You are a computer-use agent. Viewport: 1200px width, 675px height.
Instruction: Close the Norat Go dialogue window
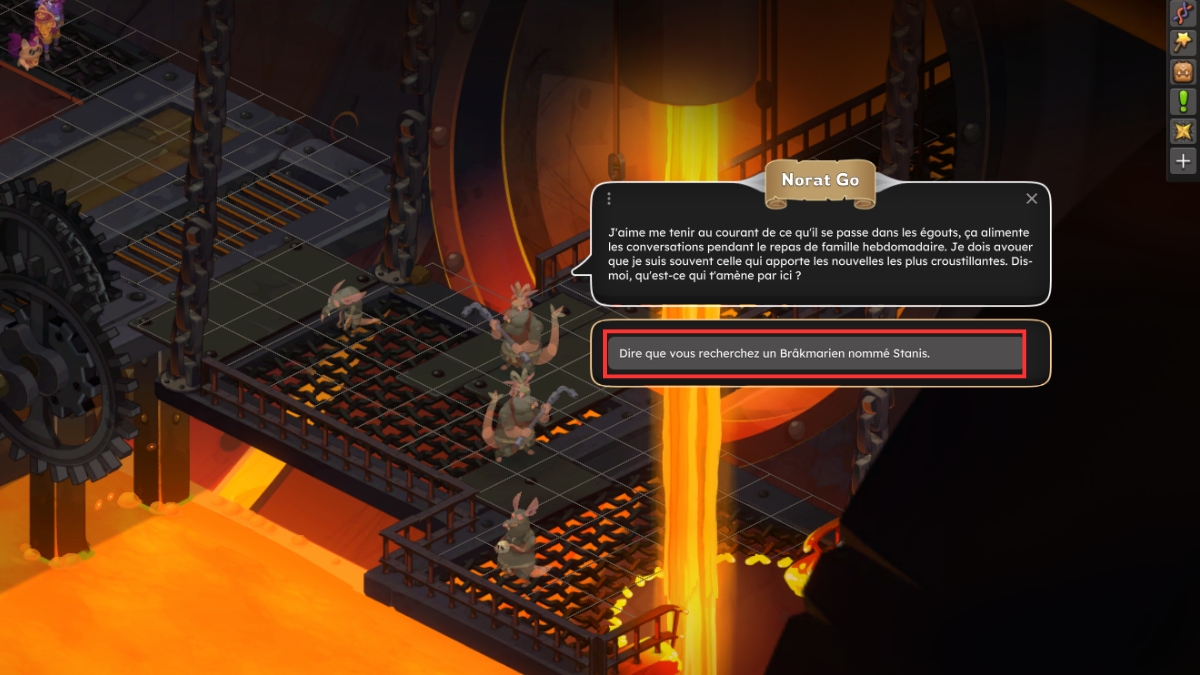pyautogui.click(x=1032, y=199)
